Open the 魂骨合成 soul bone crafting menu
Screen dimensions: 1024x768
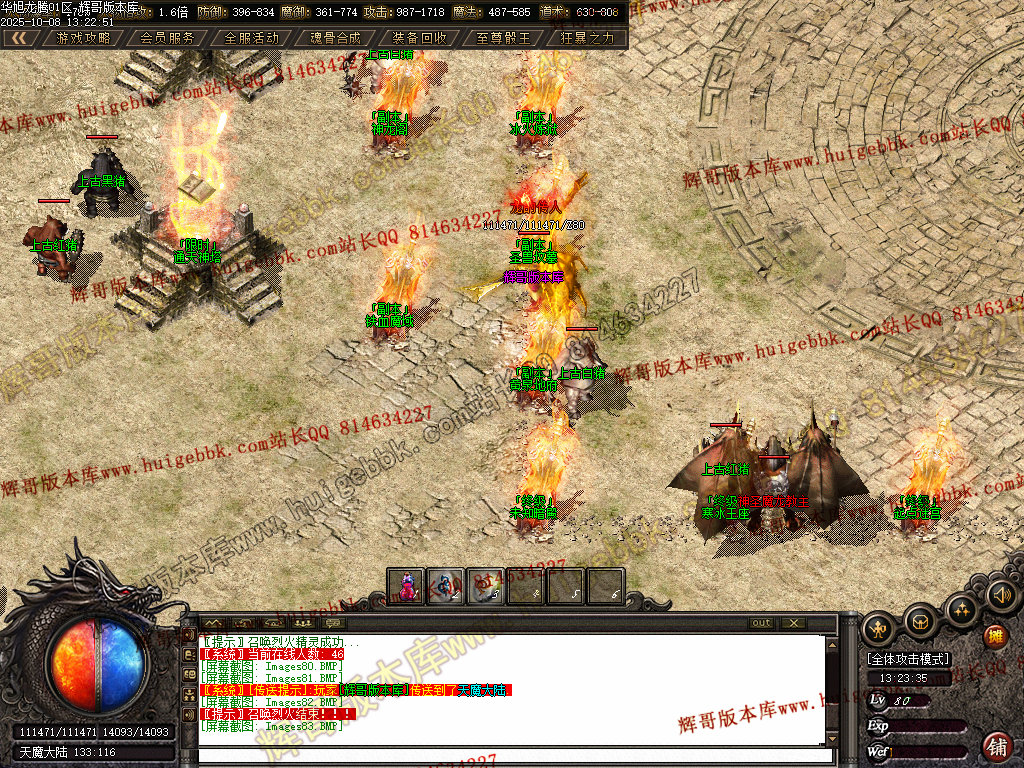[x=336, y=38]
